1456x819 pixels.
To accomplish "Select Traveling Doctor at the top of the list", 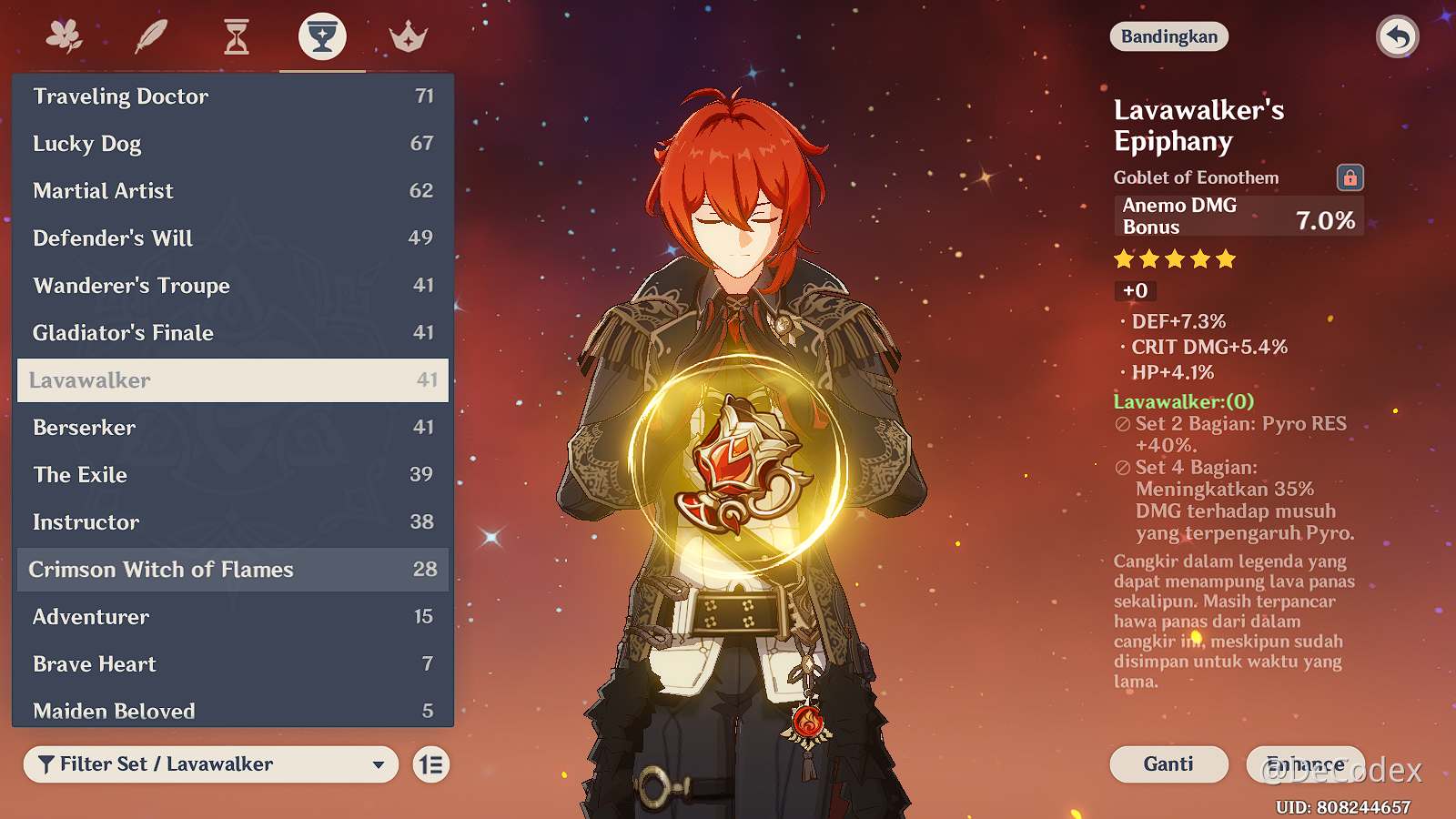I will [121, 96].
